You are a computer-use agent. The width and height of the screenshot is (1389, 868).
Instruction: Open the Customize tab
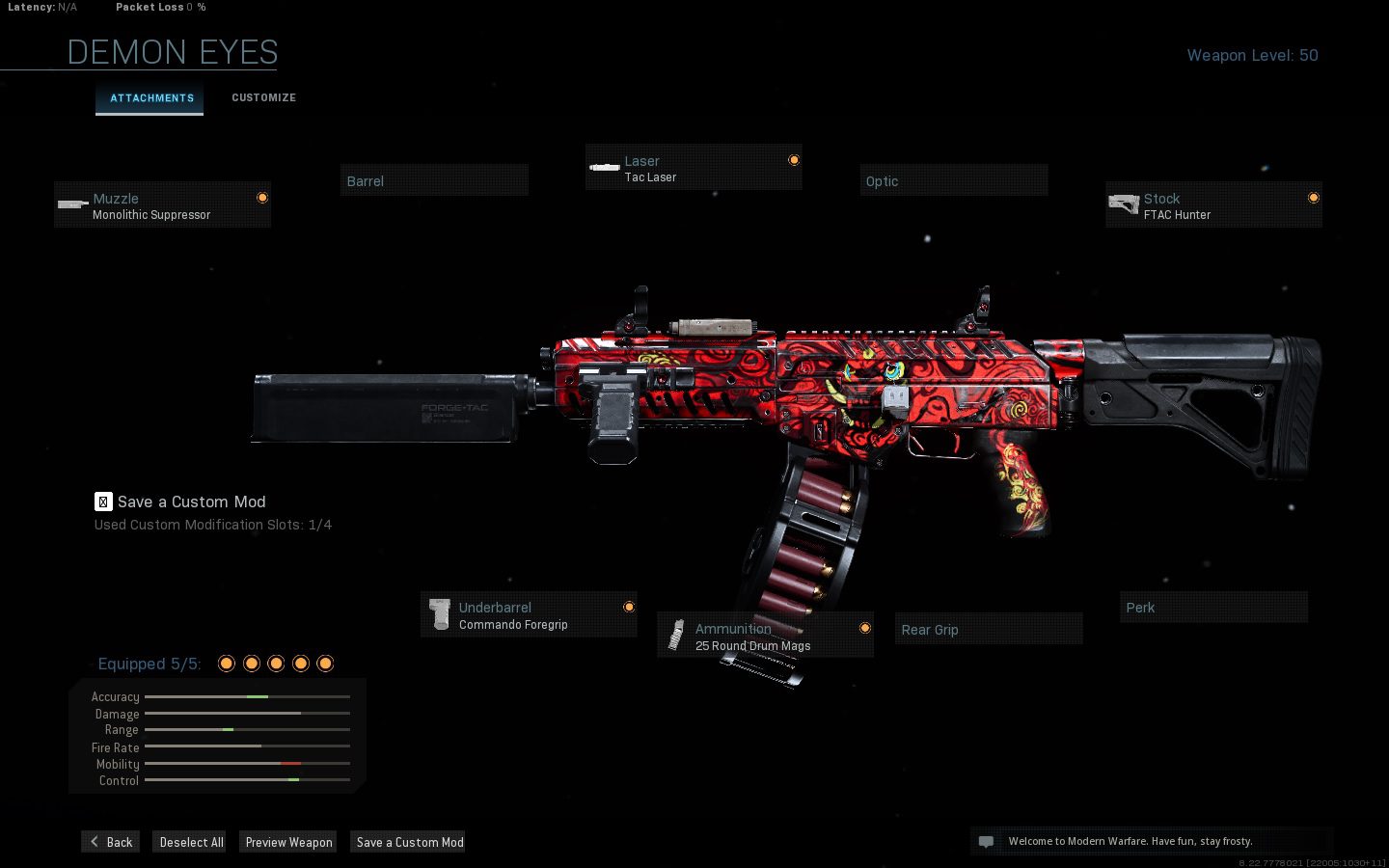tap(263, 98)
